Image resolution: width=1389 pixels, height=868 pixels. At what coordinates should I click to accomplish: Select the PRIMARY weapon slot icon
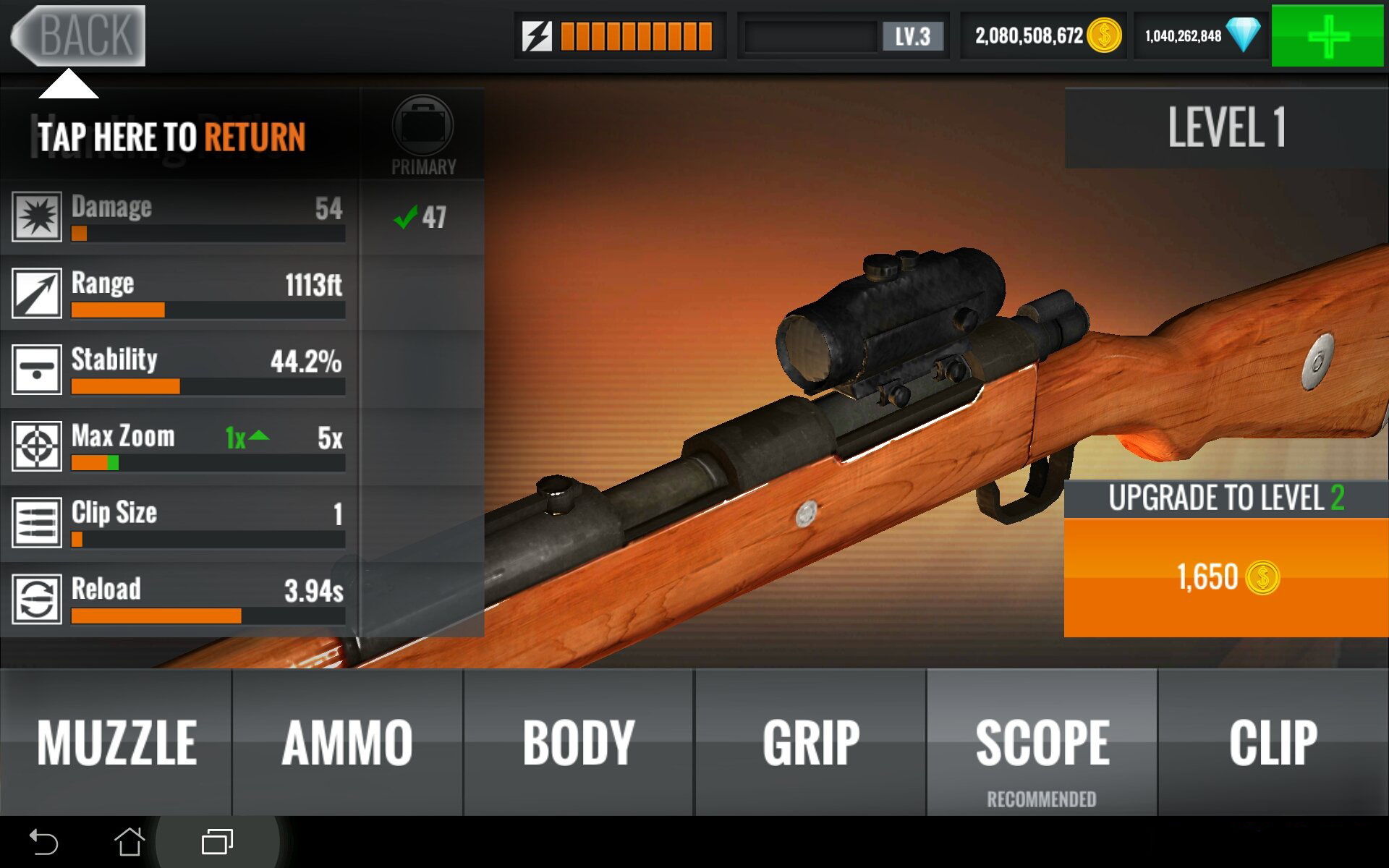[x=423, y=127]
